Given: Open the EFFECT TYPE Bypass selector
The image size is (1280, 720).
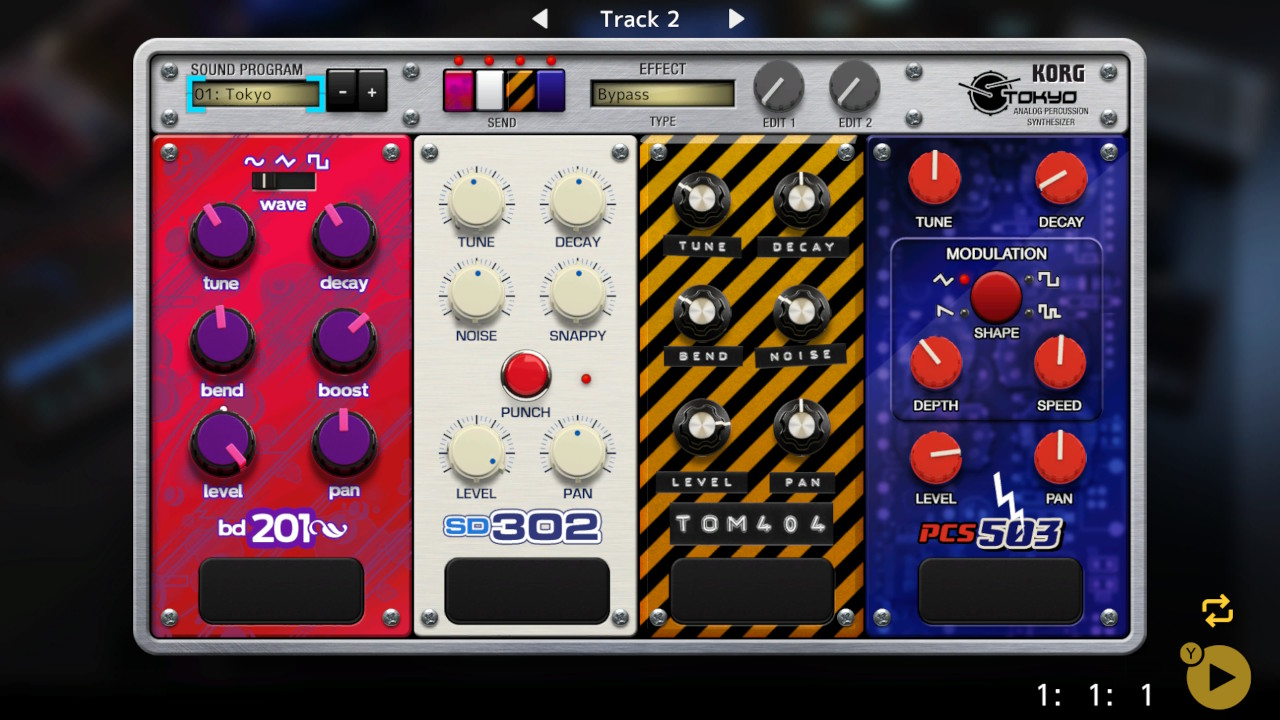Looking at the screenshot, I should point(662,95).
